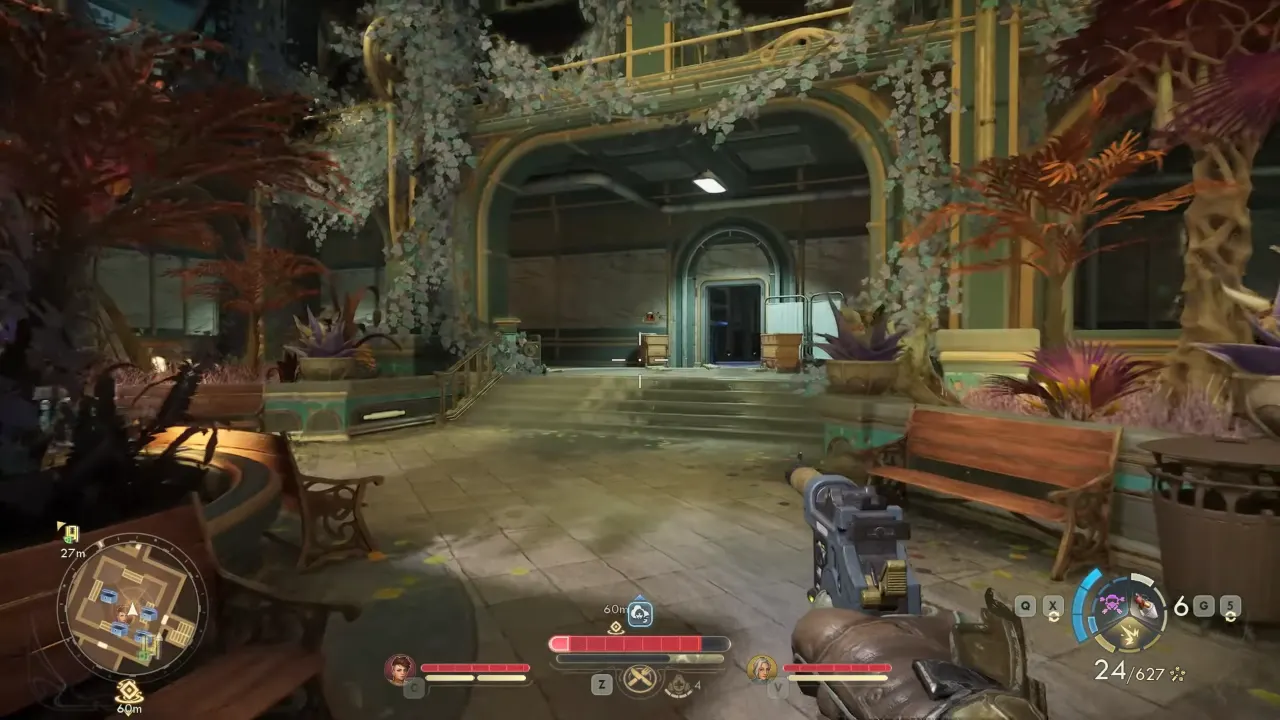Viewport: 1280px width, 720px height.
Task: Activate the crossed blades ability icon
Action: (640, 680)
